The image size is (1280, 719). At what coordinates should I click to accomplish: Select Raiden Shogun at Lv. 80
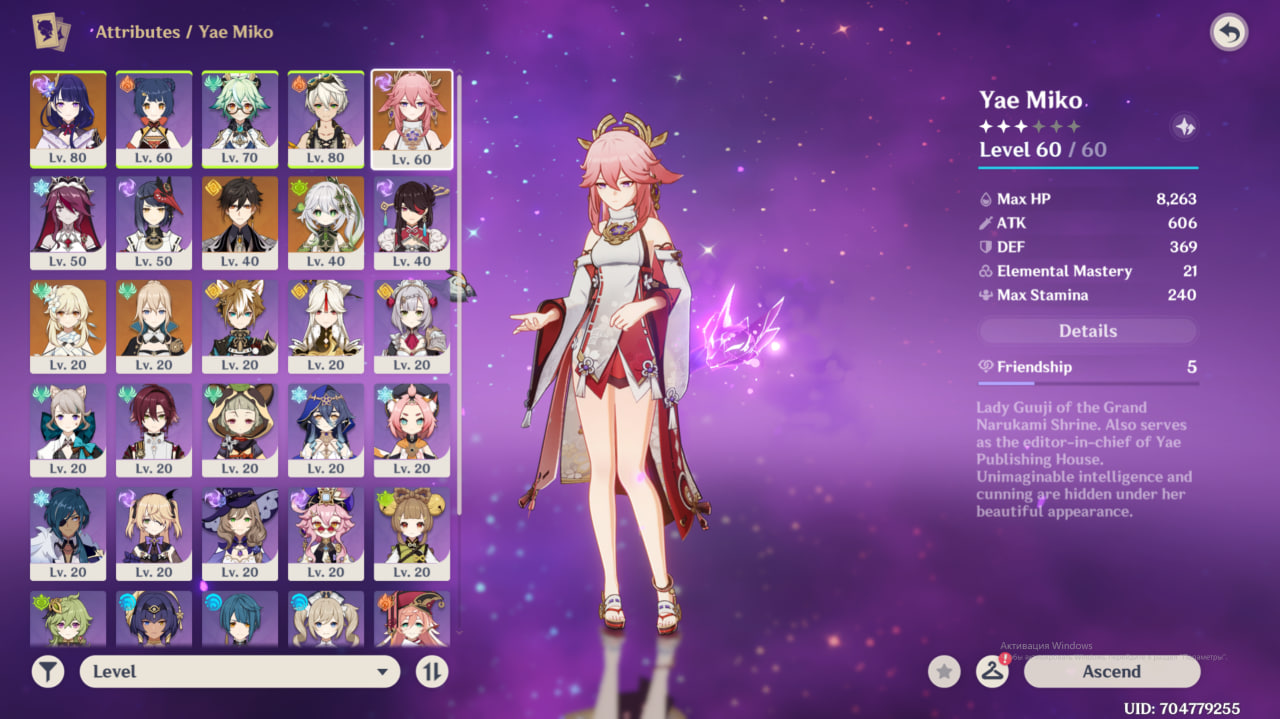(x=68, y=118)
